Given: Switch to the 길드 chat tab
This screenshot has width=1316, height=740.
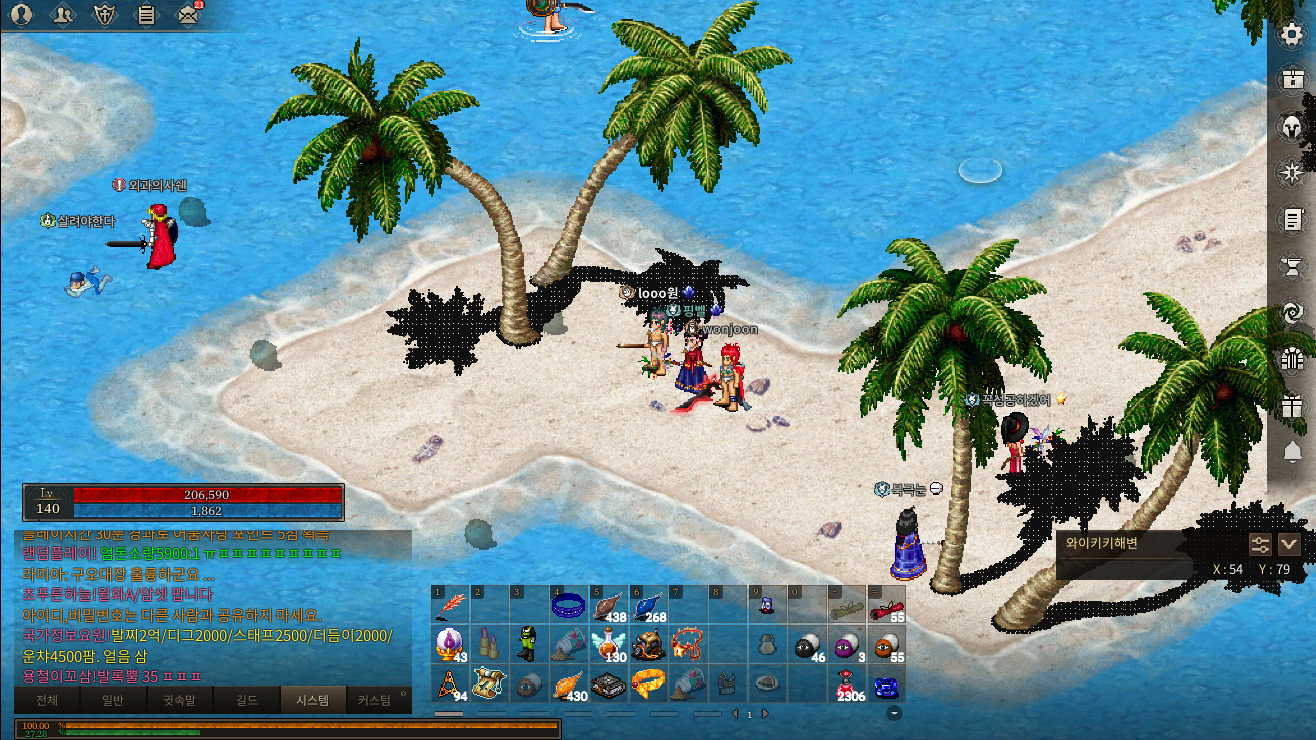Looking at the screenshot, I should [x=245, y=700].
